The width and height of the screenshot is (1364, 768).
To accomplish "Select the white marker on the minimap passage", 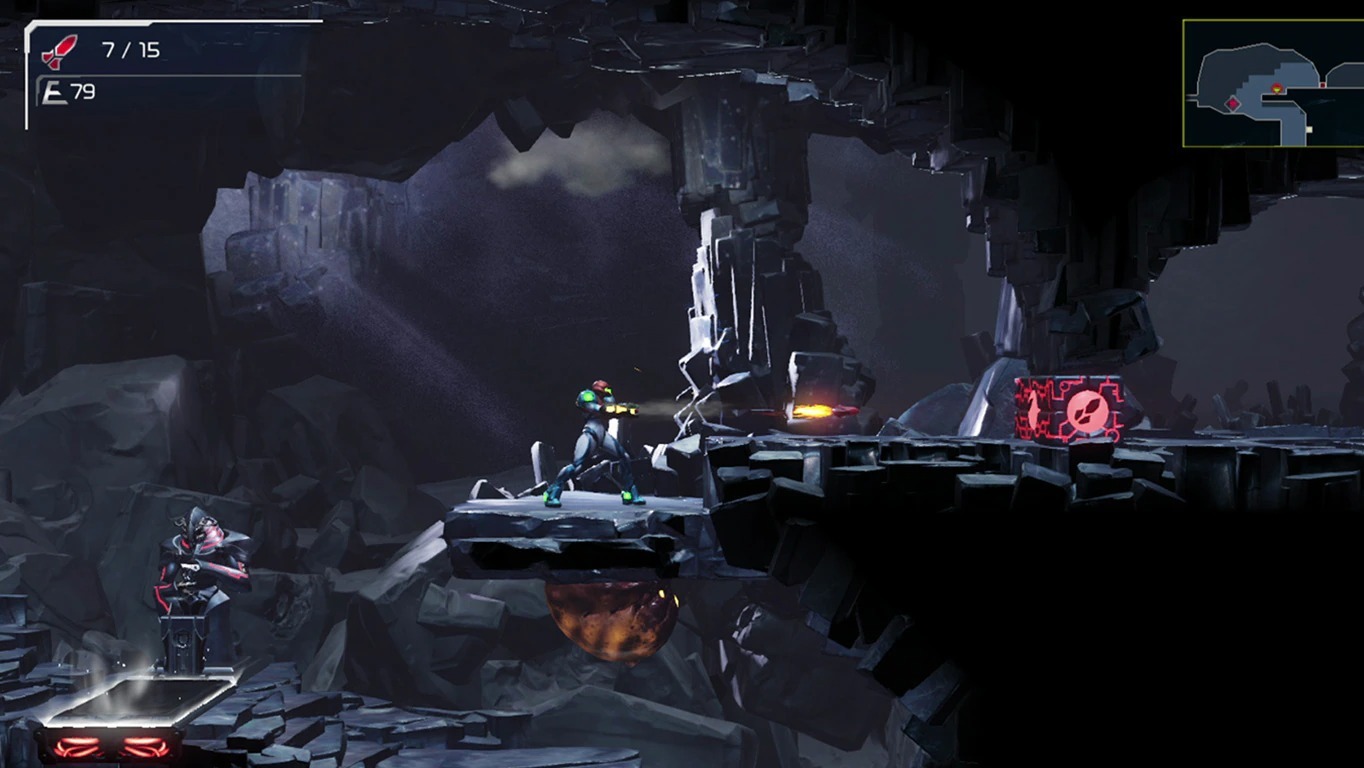I will coord(1309,128).
